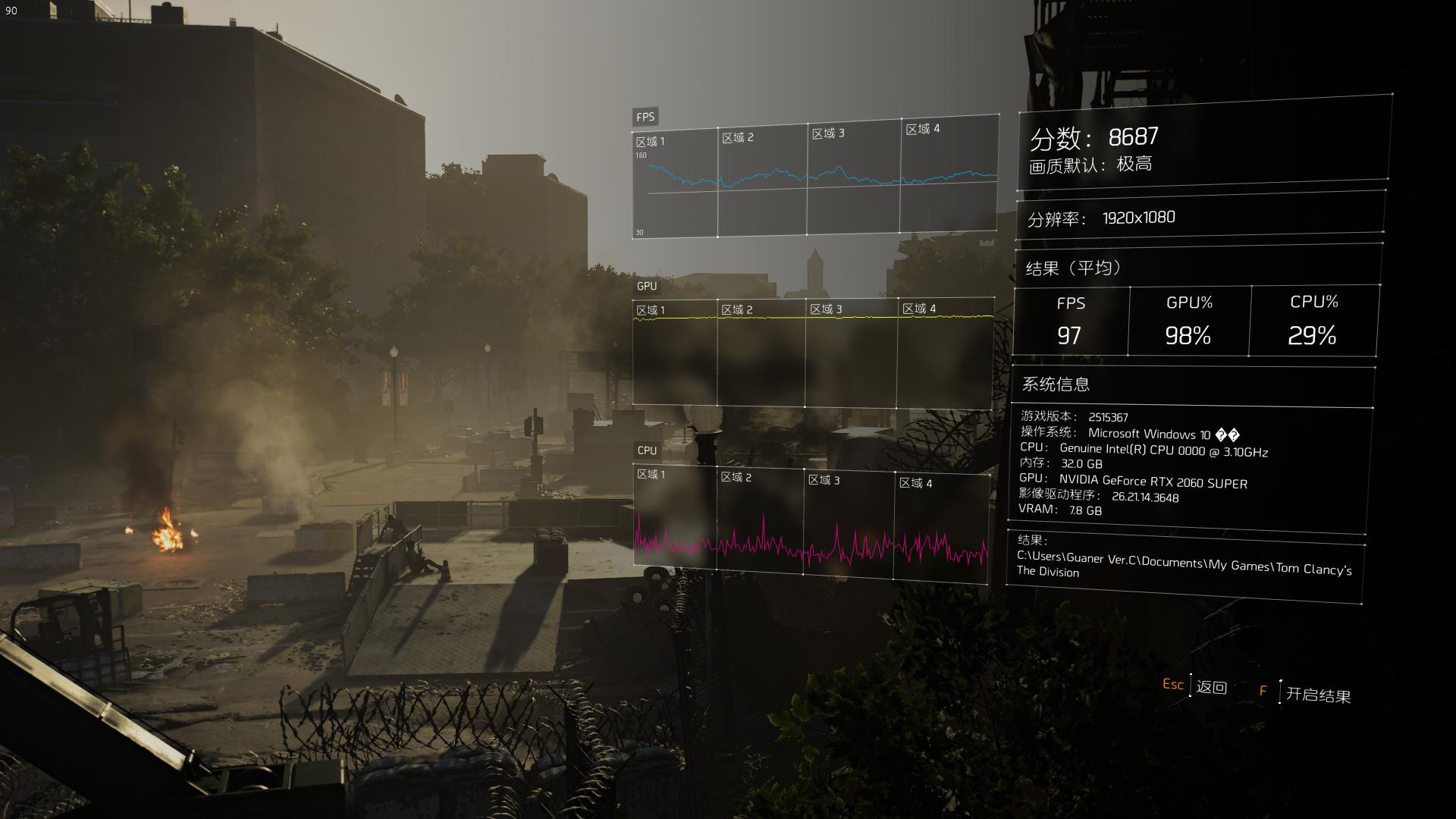Select the CPU panel label icon

645,450
